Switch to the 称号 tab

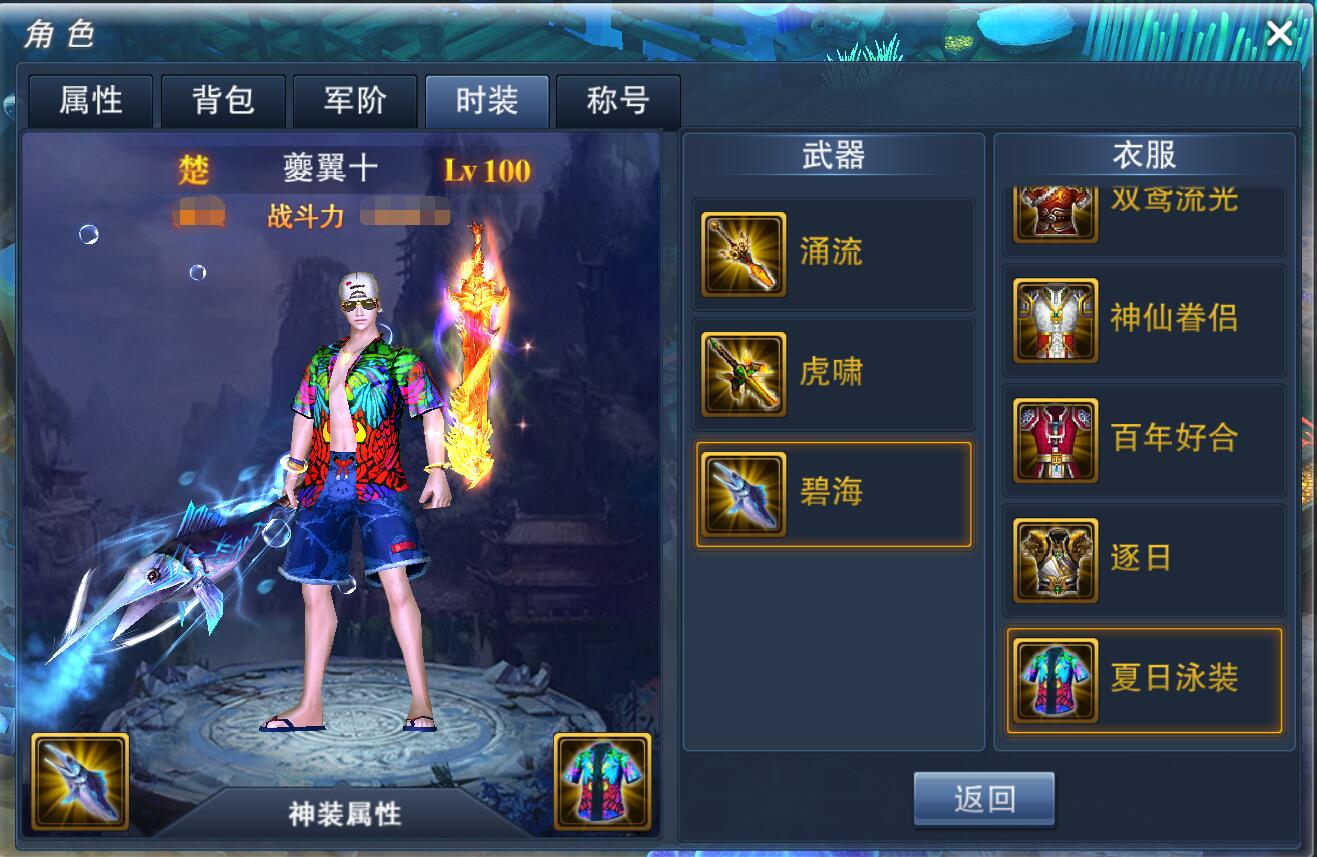click(618, 101)
